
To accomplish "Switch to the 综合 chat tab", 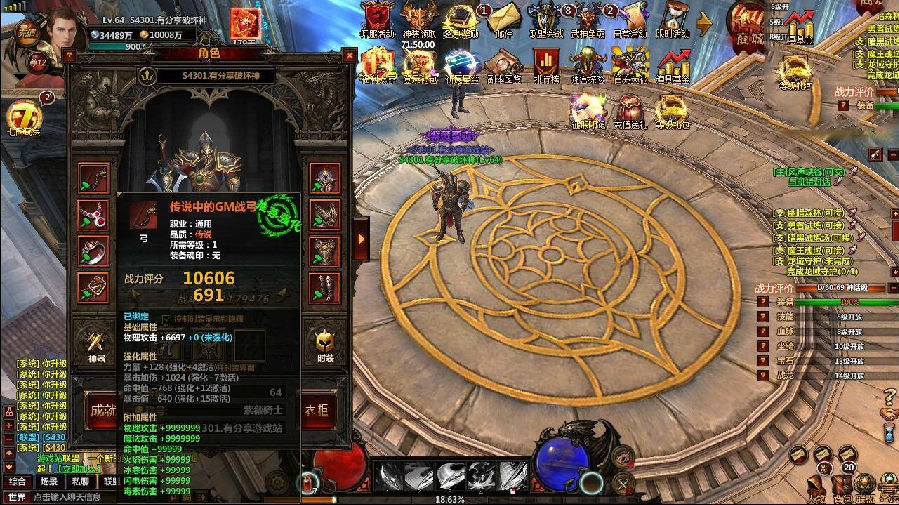I will (17, 481).
